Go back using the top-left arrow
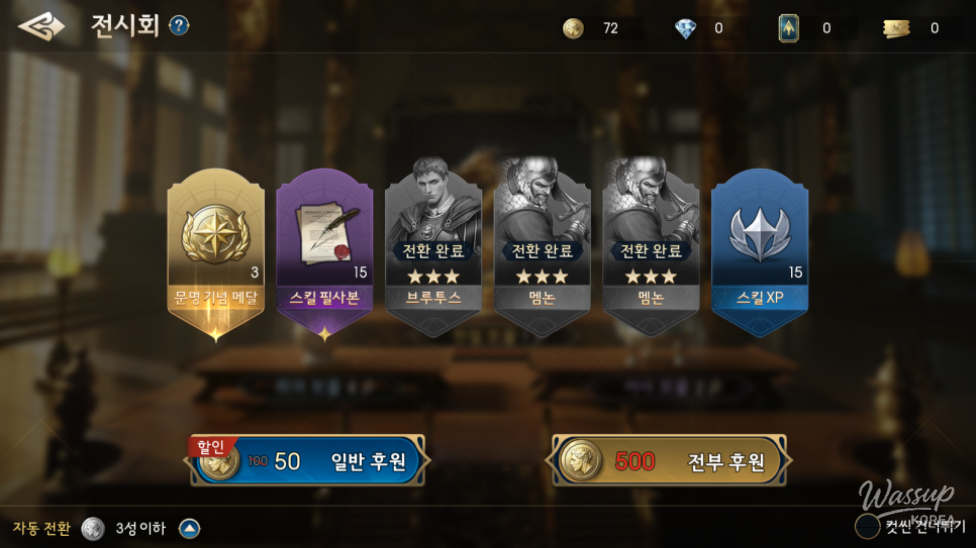The height and width of the screenshot is (548, 976). (x=41, y=26)
